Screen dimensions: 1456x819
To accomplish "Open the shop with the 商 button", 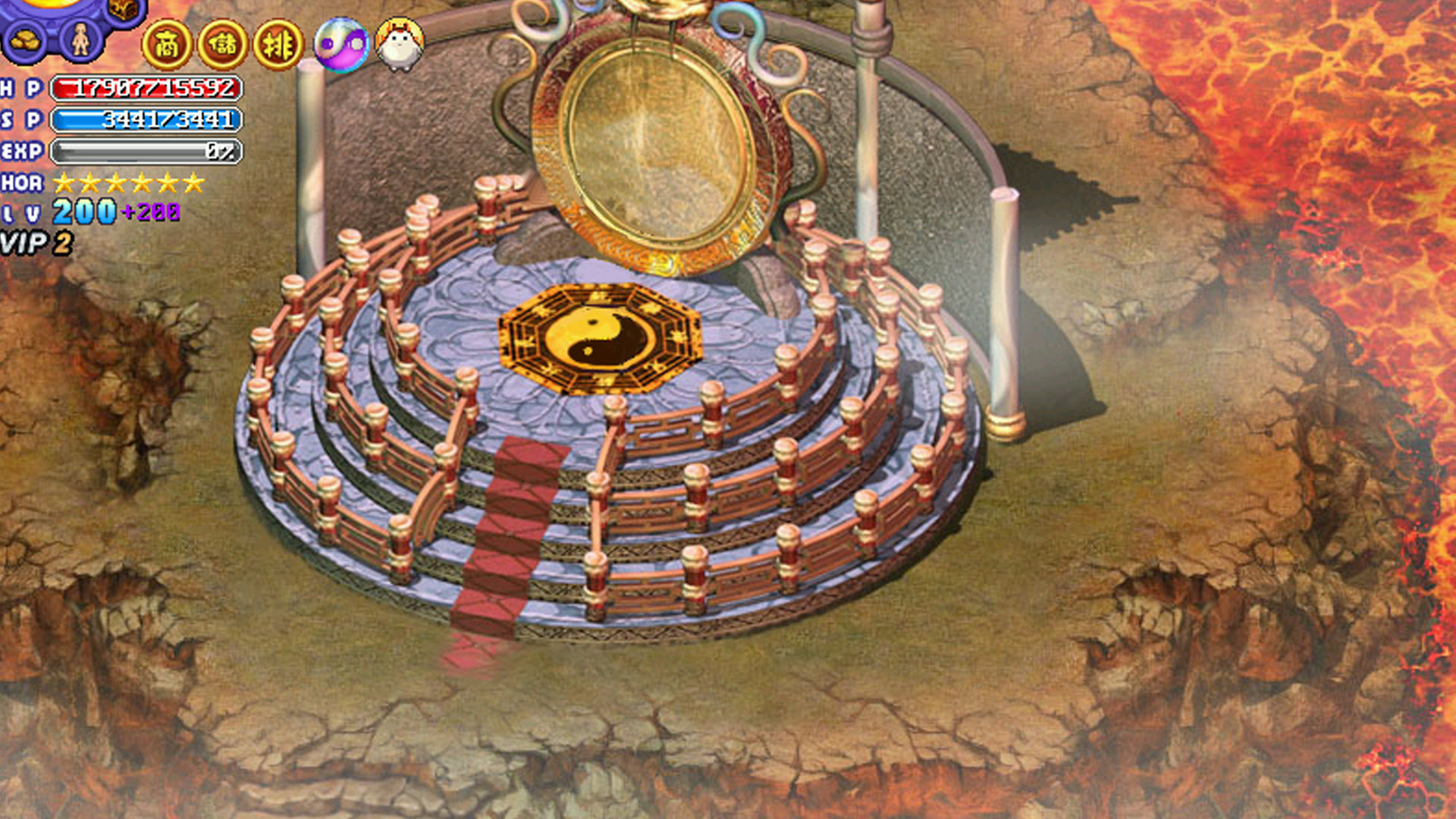I will [167, 45].
